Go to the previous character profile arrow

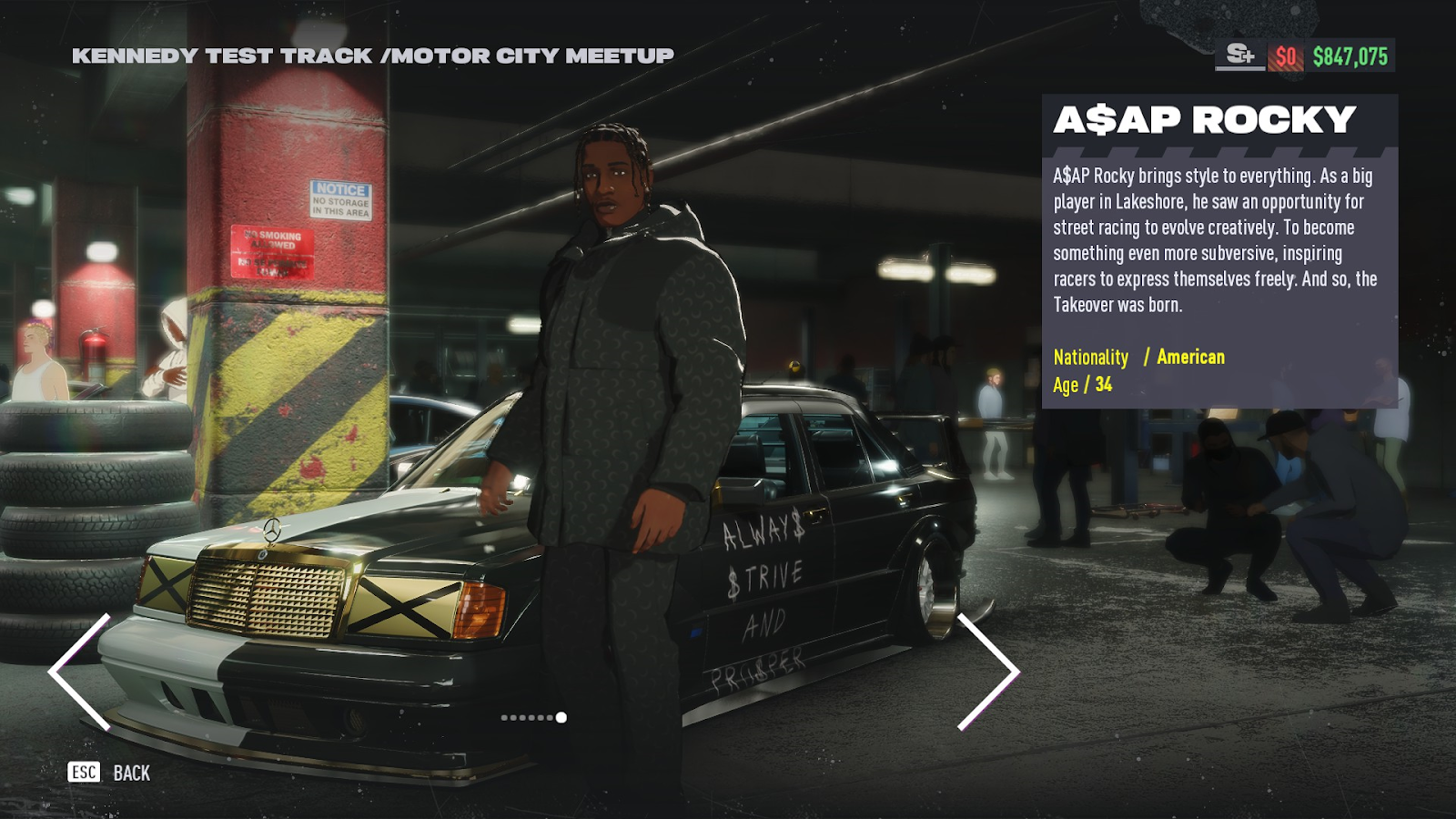(79, 672)
